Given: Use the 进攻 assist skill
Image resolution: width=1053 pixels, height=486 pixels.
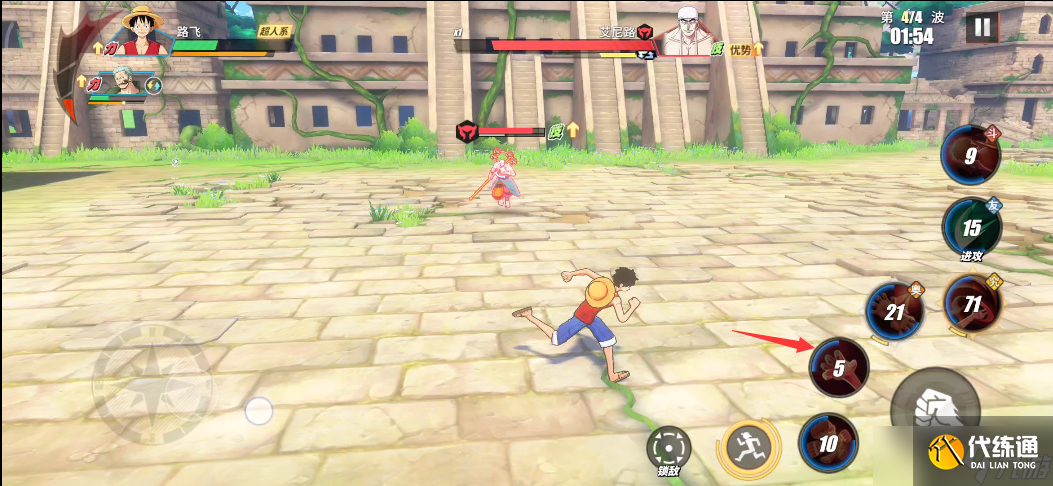Looking at the screenshot, I should coord(971,227).
